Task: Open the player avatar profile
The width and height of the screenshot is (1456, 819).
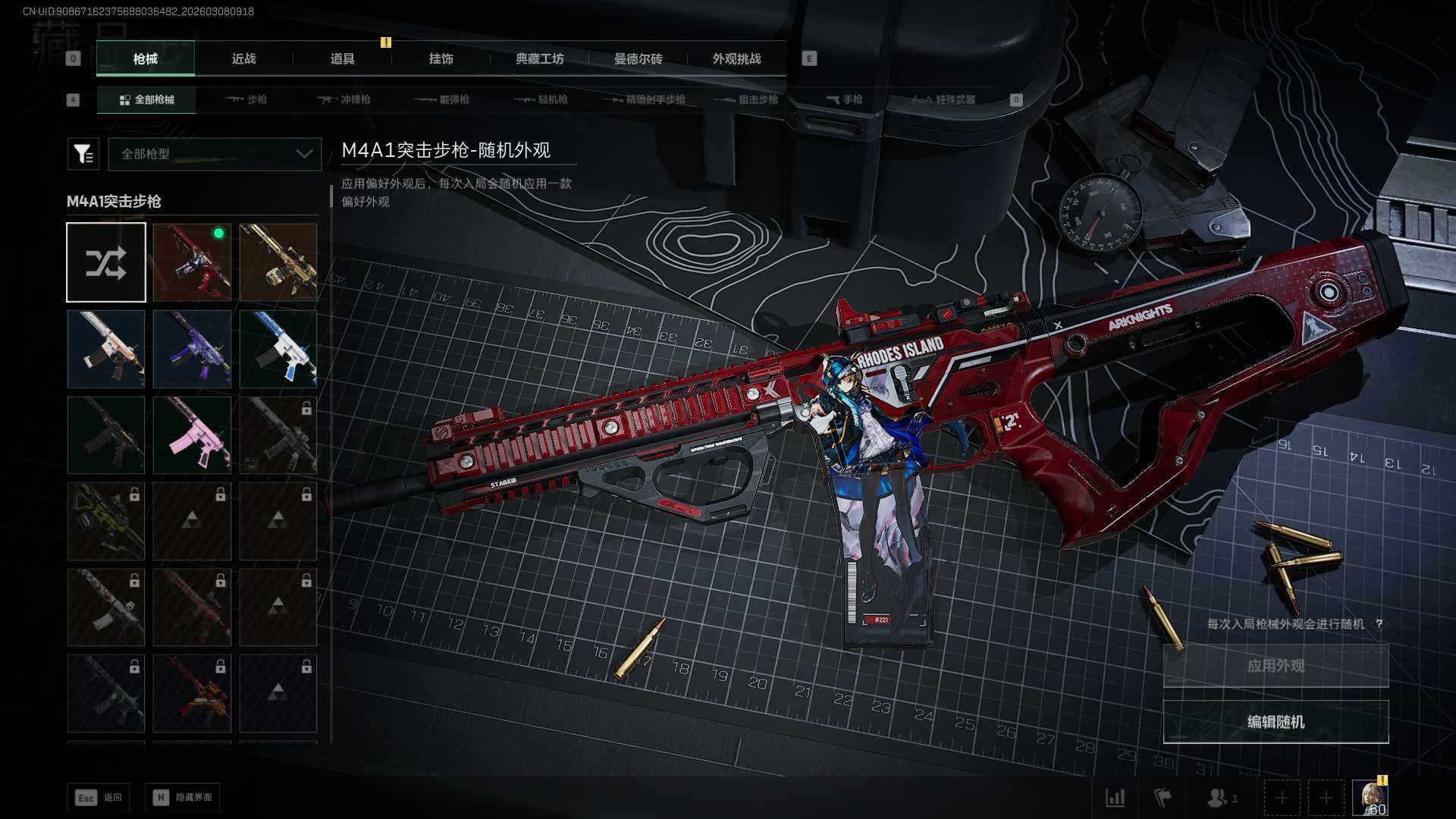Action: pyautogui.click(x=1370, y=798)
